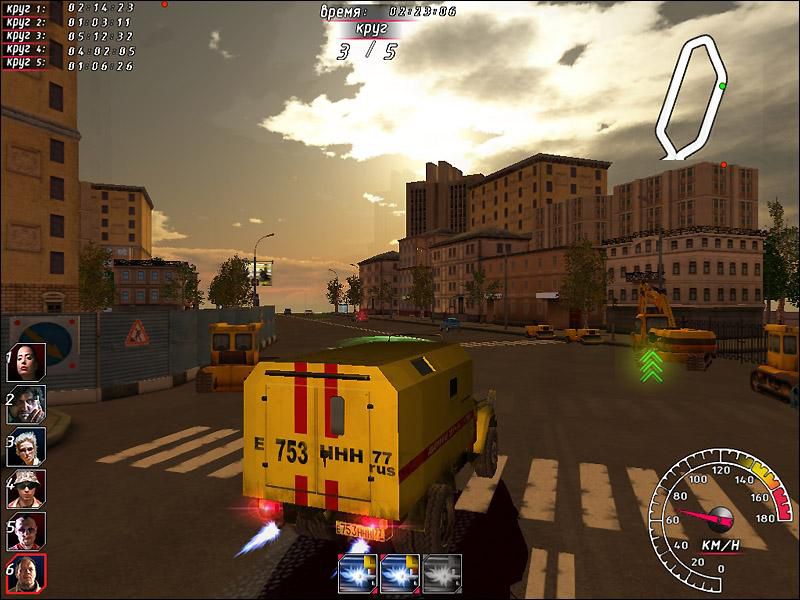Select the fifth-place bald racer portrait

coord(27,531)
